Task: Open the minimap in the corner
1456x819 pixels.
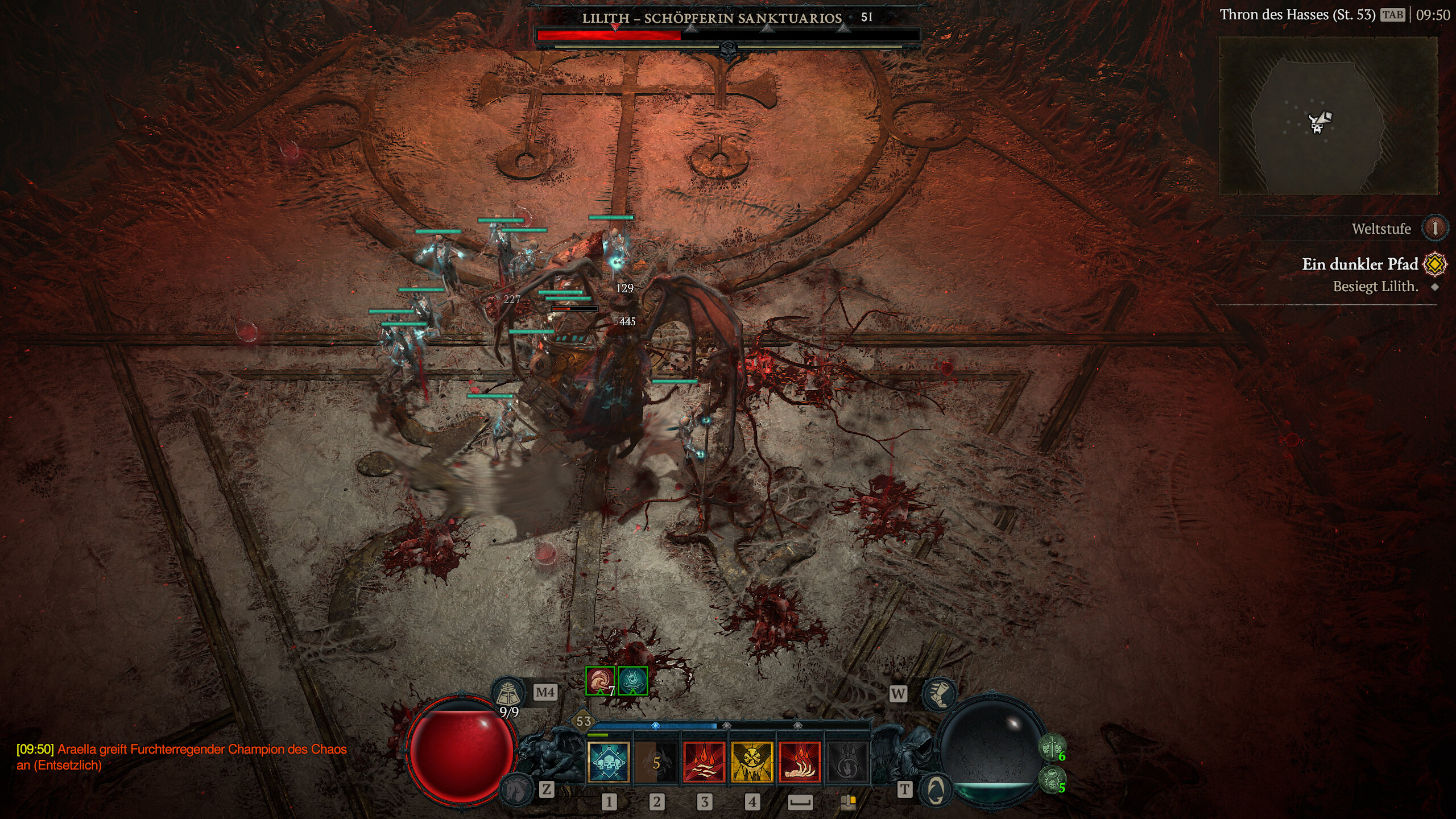Action: (1327, 115)
